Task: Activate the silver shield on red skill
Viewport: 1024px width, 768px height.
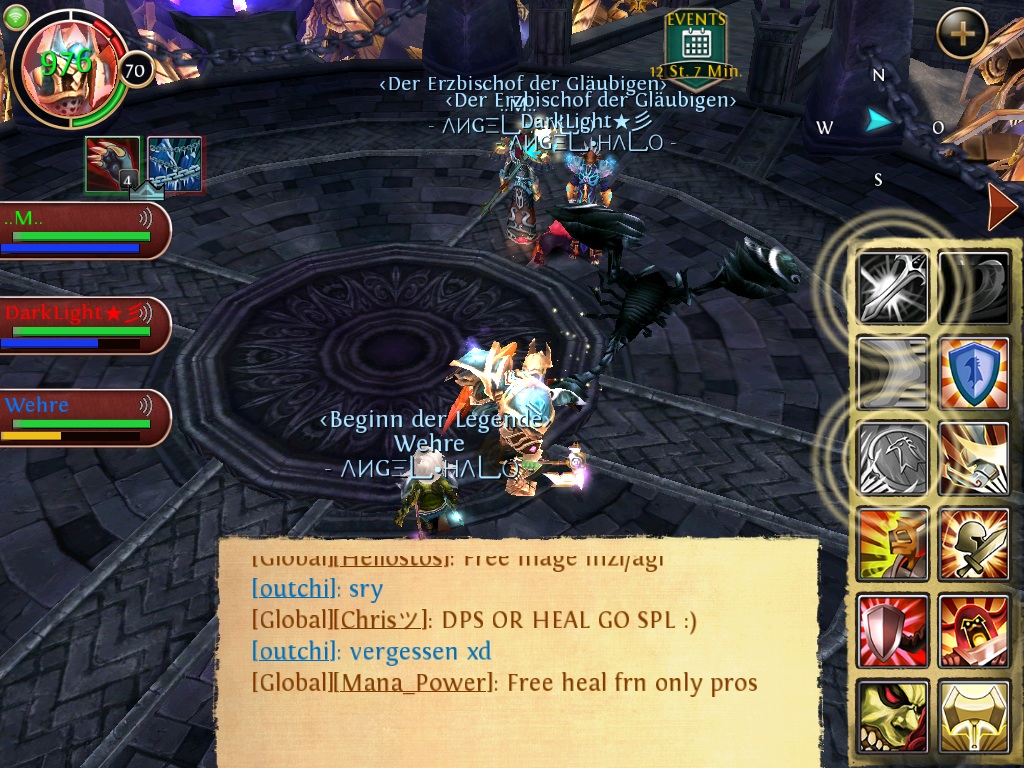Action: 893,630
